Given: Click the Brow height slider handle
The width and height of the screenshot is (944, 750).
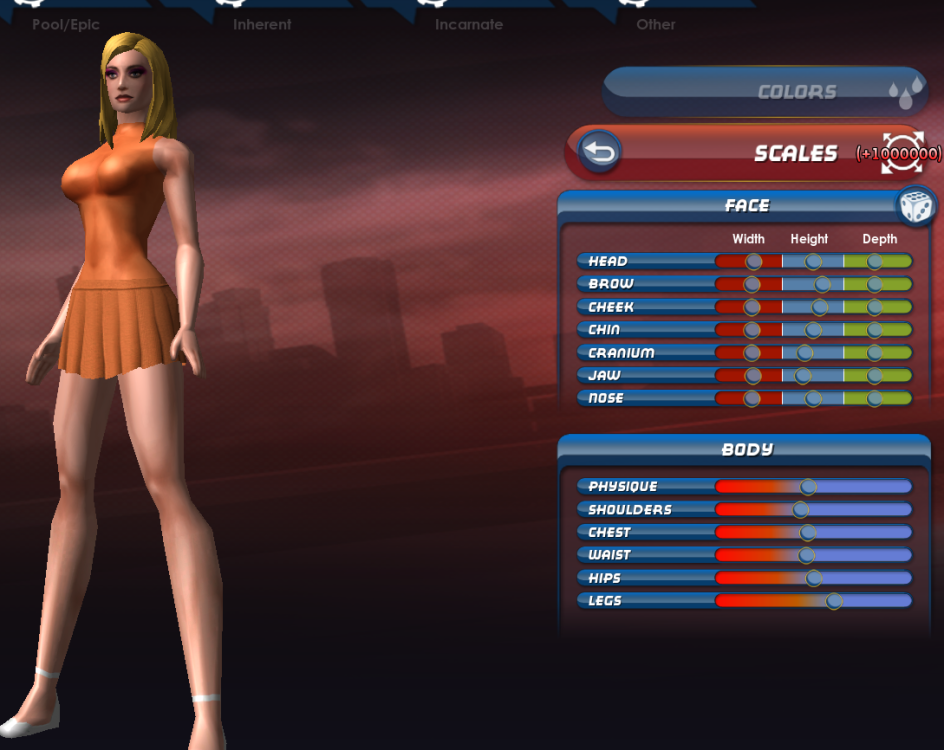Looking at the screenshot, I should [x=822, y=284].
